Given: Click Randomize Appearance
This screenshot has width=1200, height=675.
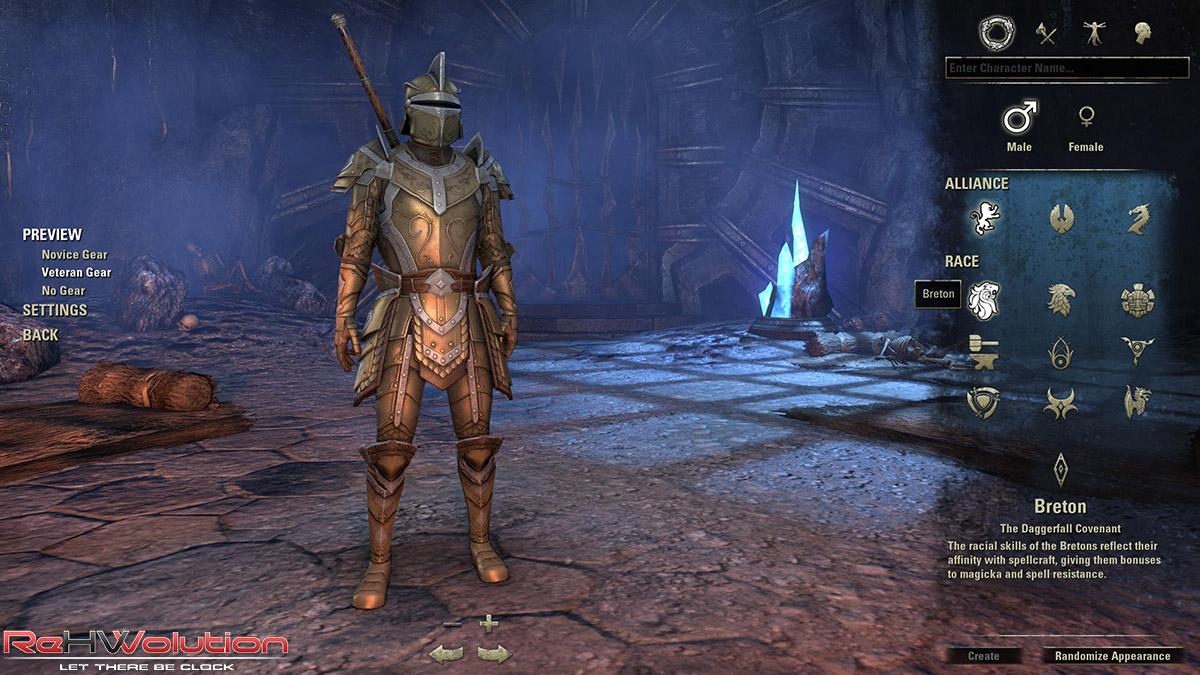Looking at the screenshot, I should 1112,656.
